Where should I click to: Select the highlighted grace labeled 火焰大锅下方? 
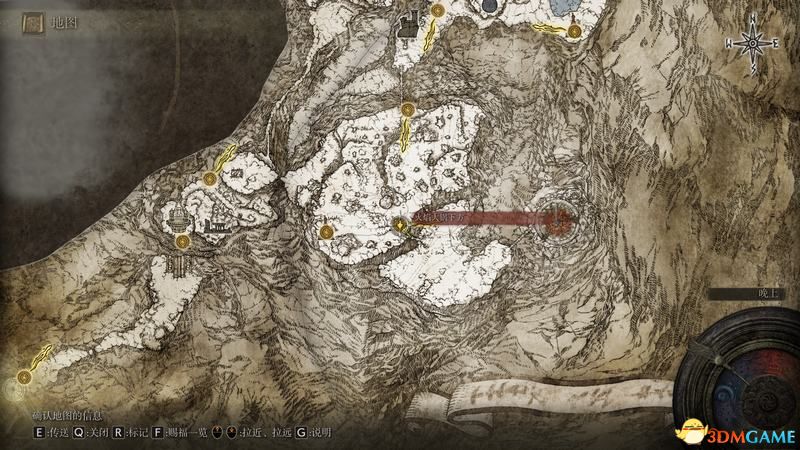(x=399, y=225)
